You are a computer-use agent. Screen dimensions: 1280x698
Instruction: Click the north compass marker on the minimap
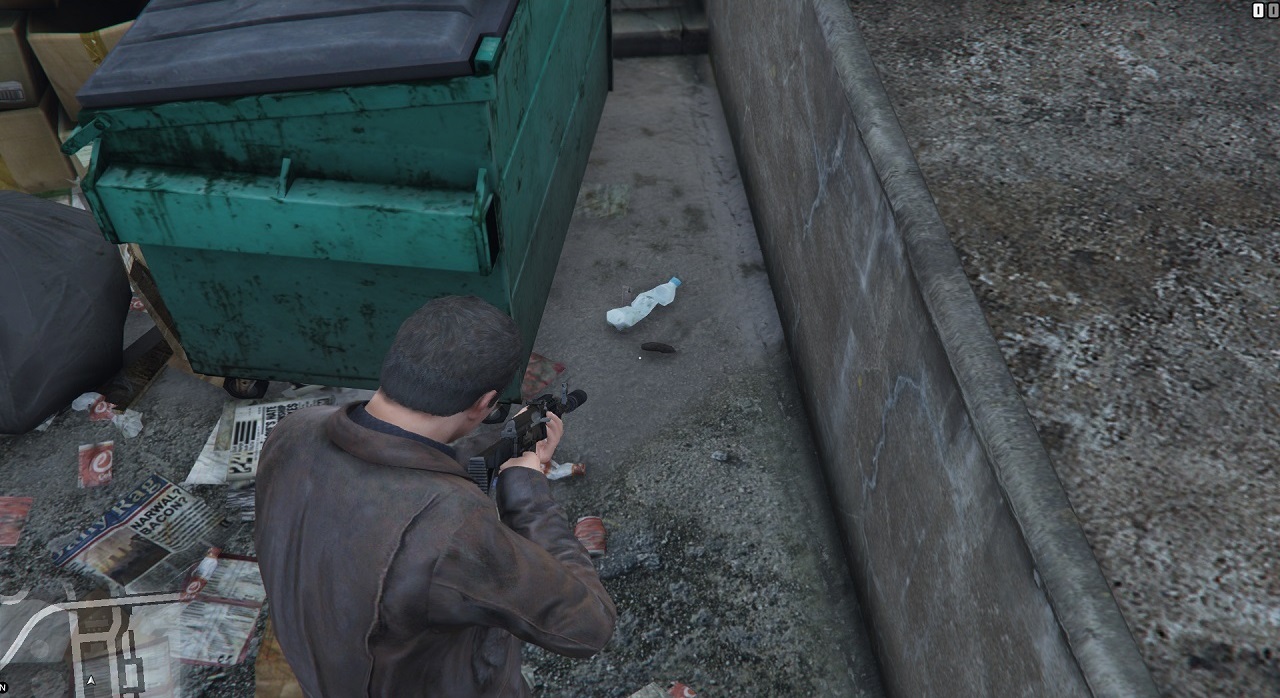pos(3,687)
